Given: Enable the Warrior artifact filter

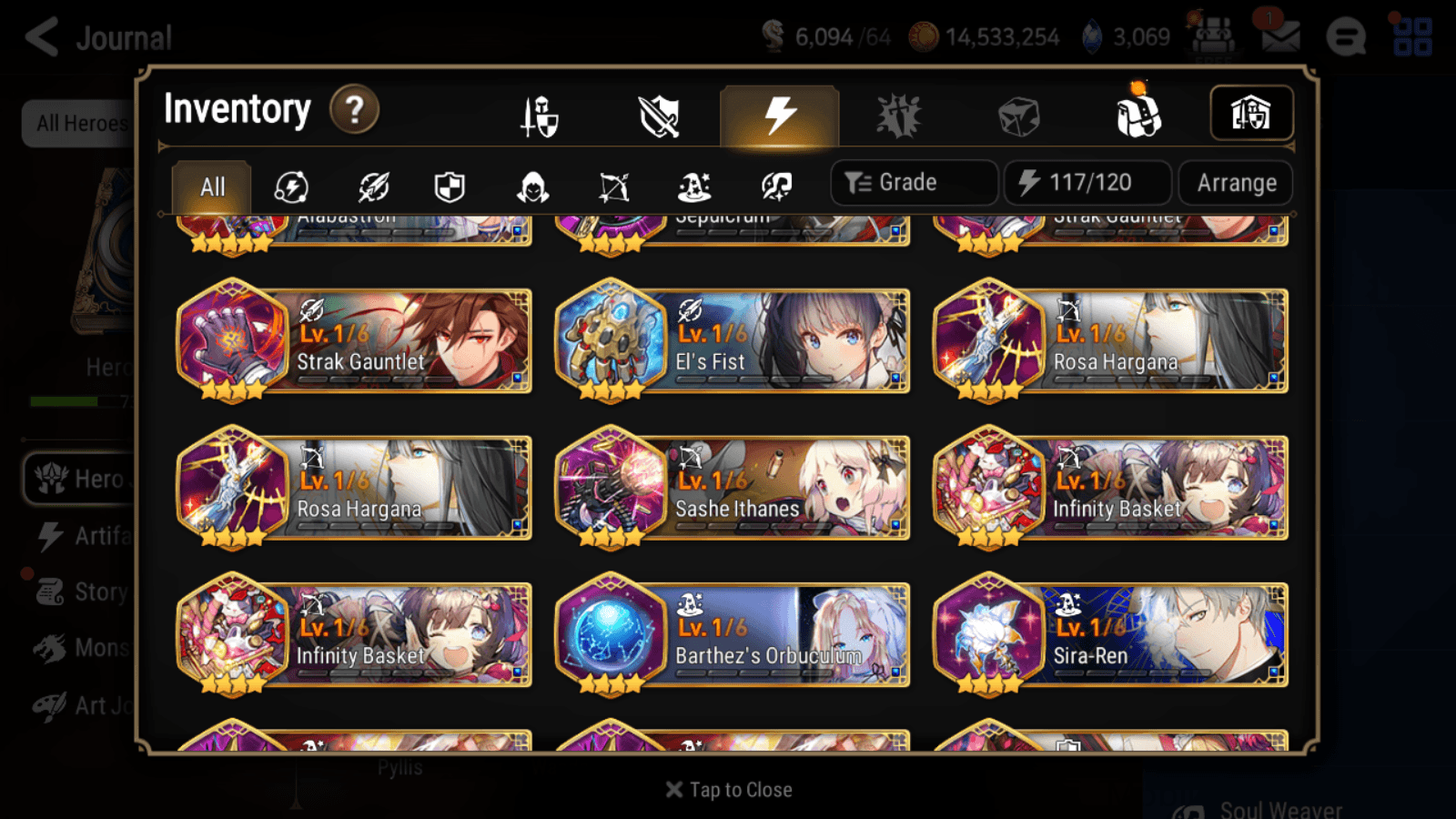Looking at the screenshot, I should point(373,187).
